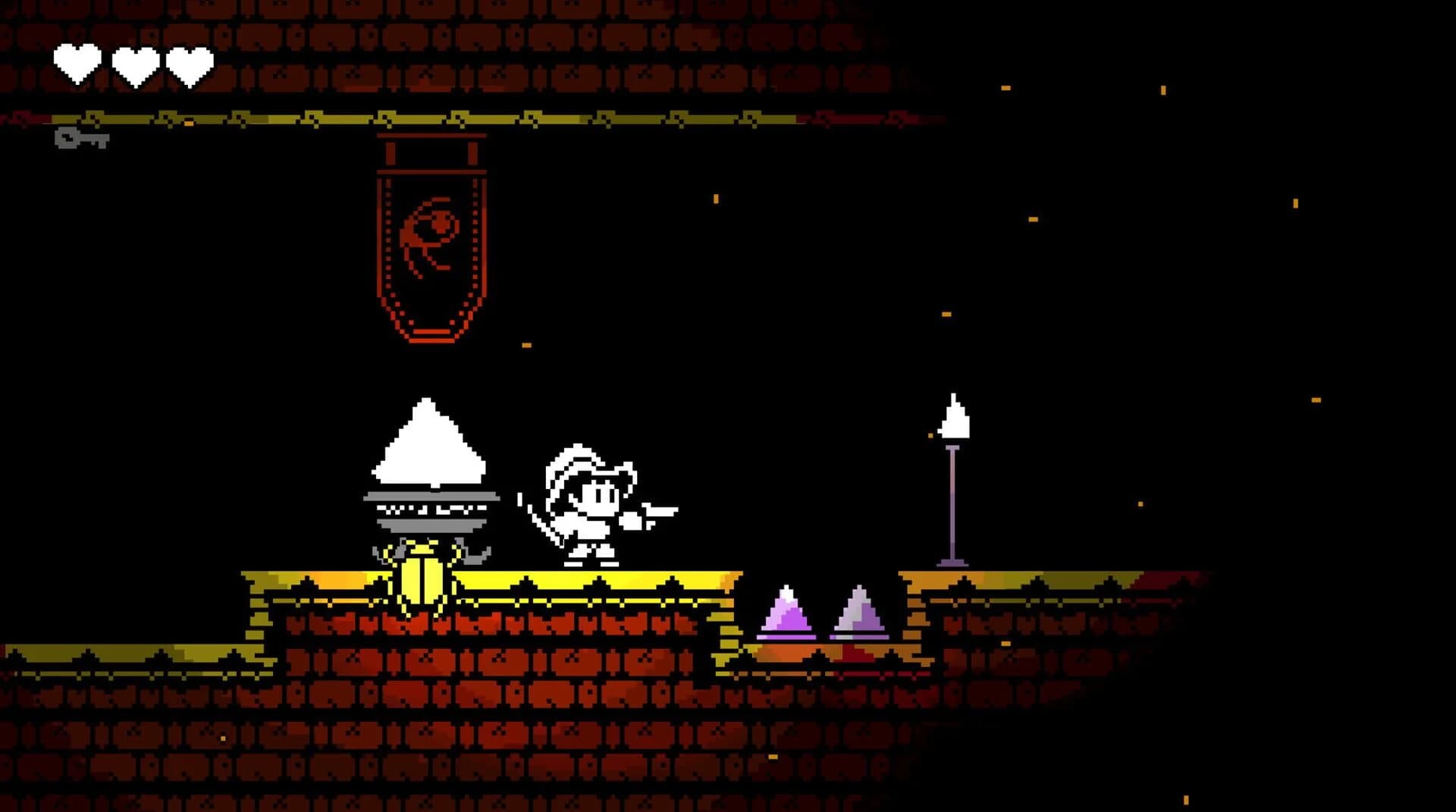The height and width of the screenshot is (812, 1456).
Task: Click the white hero character
Action: (588, 500)
